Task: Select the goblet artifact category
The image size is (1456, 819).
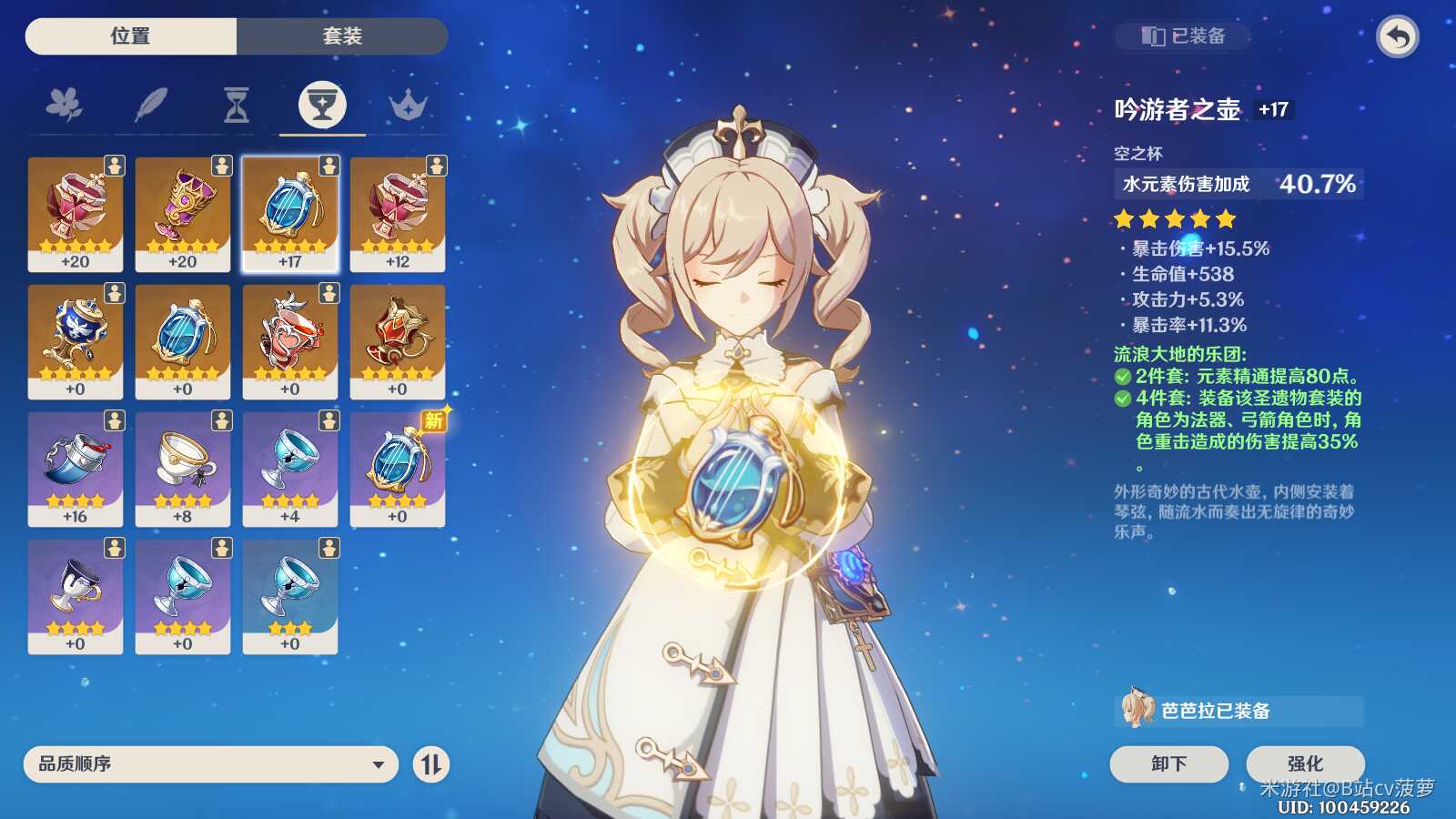Action: (322, 106)
